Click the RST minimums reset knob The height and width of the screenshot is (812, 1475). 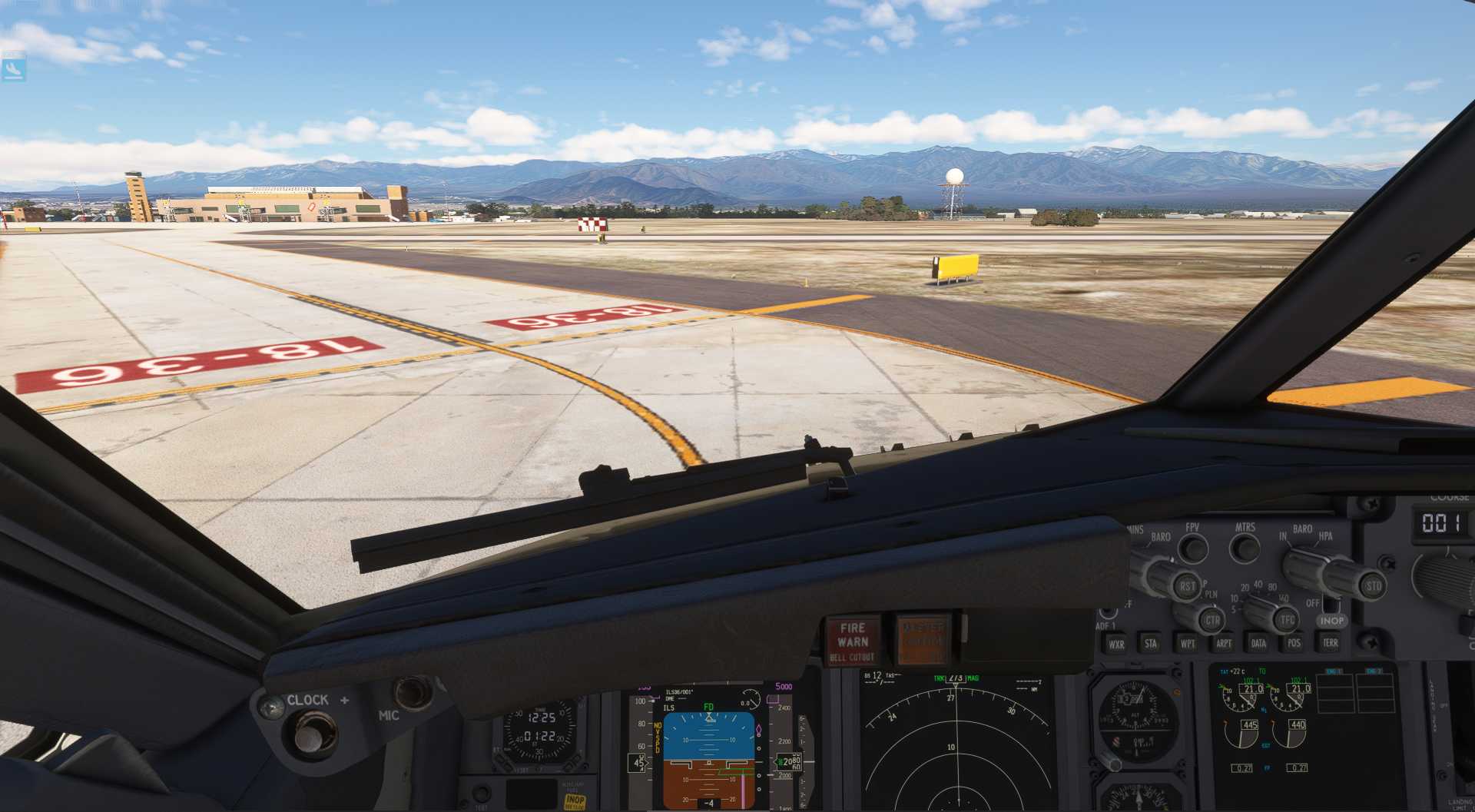1187,586
